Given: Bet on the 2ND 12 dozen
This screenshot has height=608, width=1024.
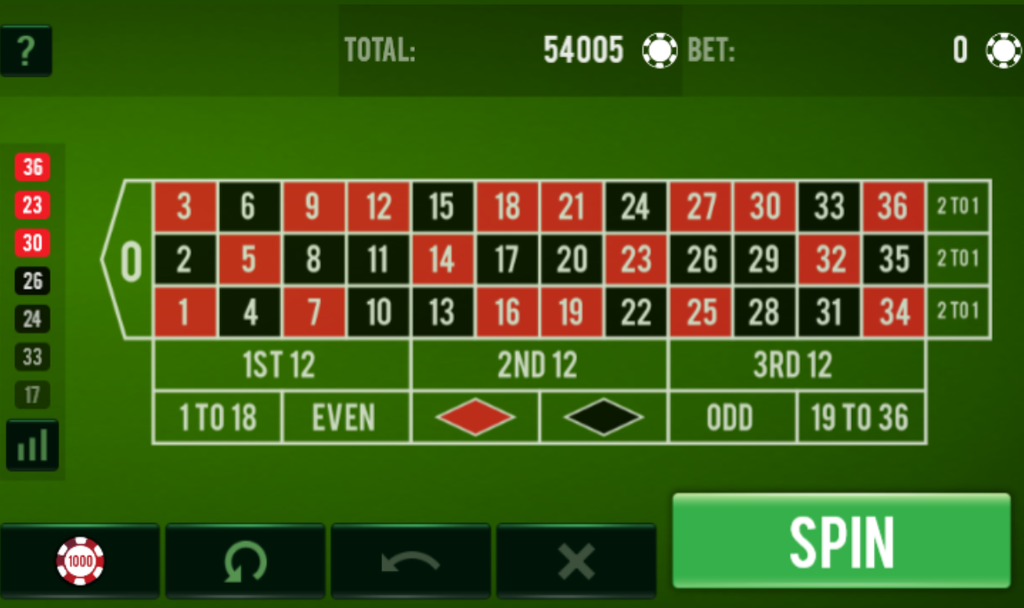Looking at the screenshot, I should click(538, 365).
